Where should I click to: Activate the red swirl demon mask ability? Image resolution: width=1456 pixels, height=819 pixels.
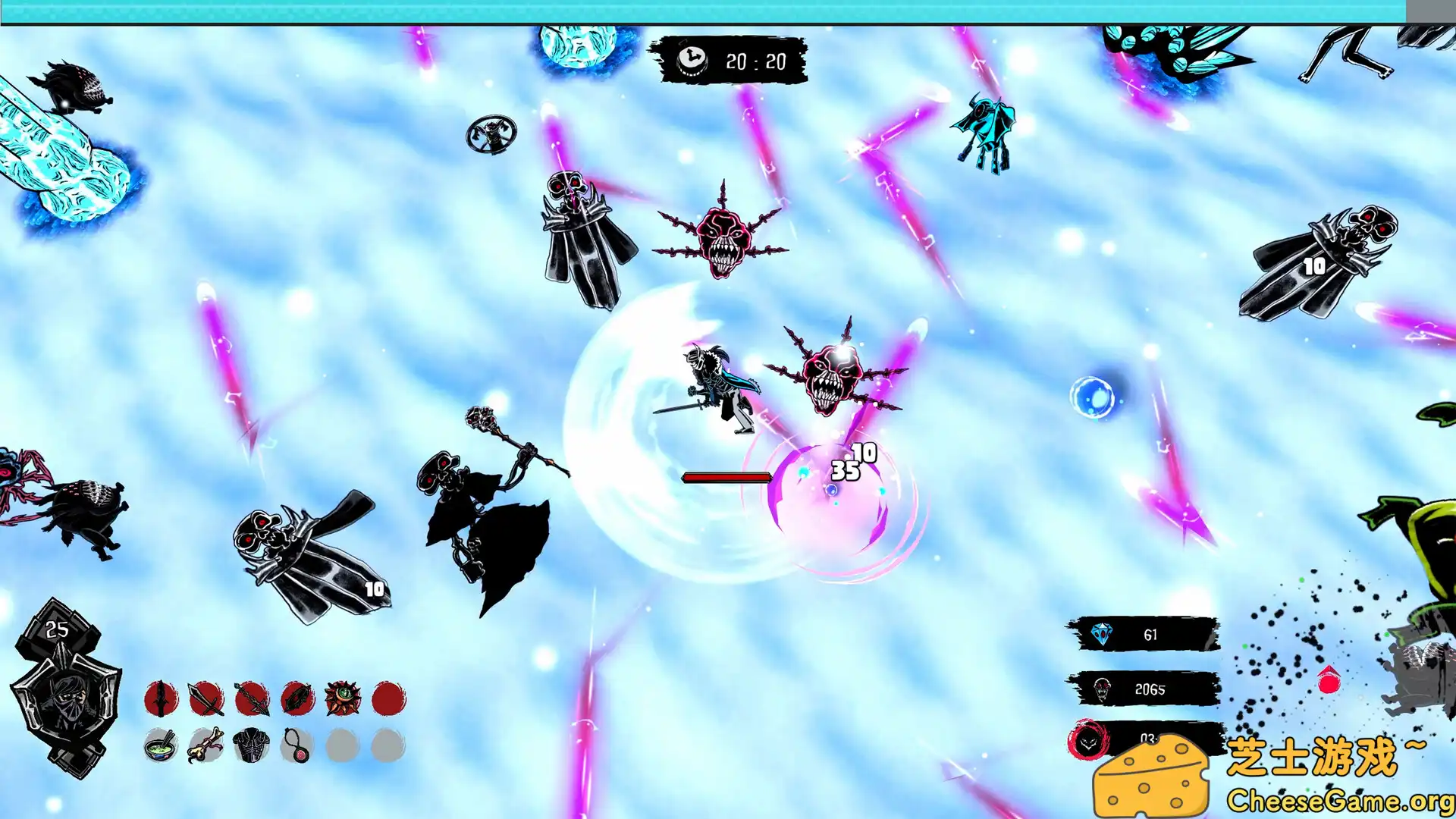tap(1090, 741)
